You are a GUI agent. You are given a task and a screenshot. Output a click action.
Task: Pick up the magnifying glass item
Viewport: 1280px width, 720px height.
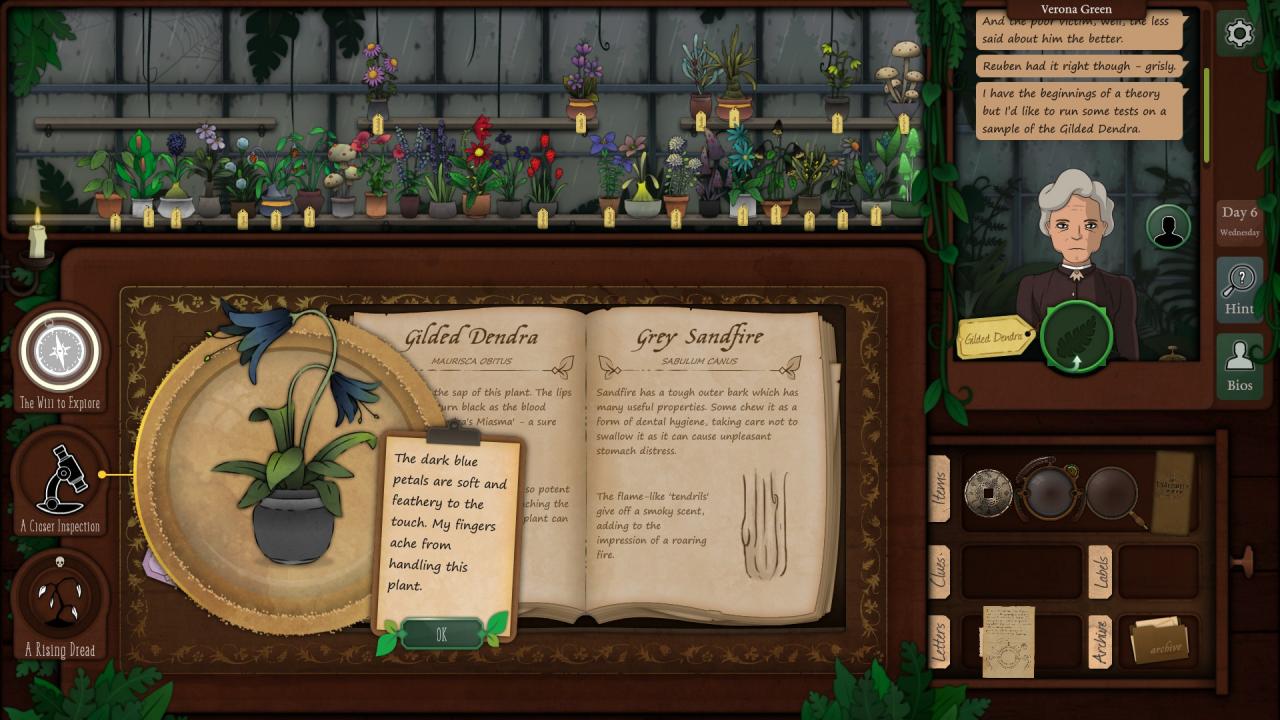[x=1112, y=493]
